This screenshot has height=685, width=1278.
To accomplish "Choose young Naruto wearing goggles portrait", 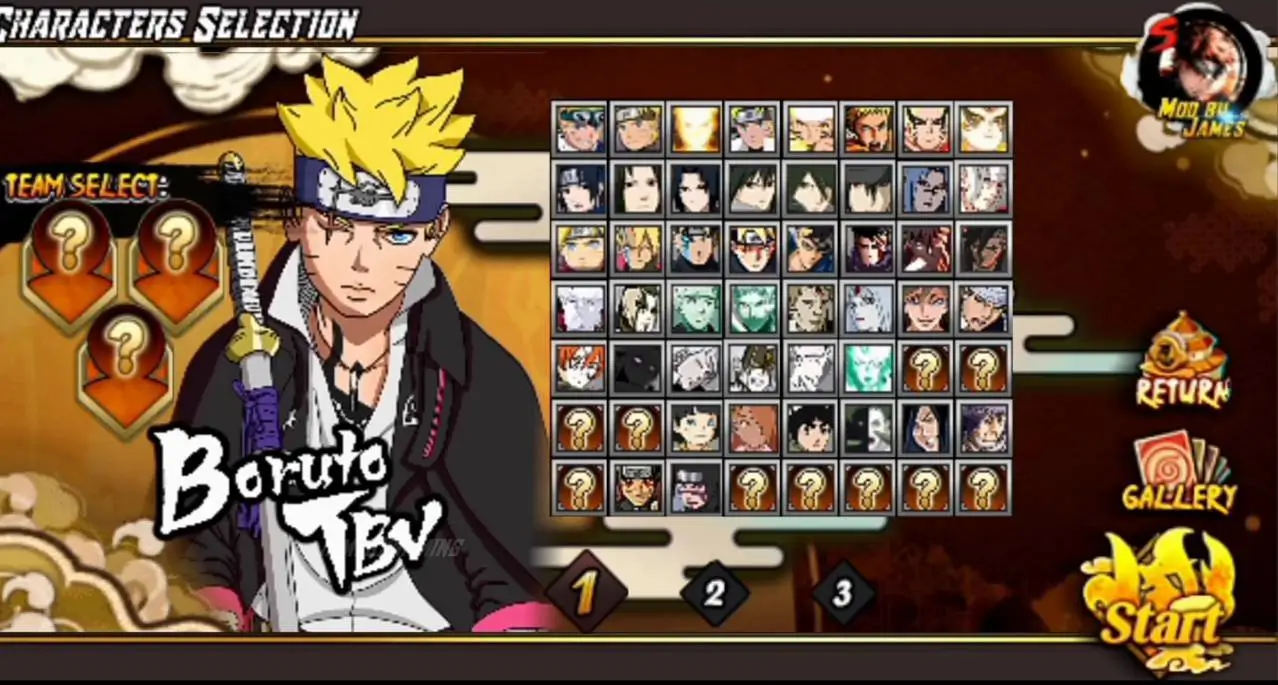I will pyautogui.click(x=581, y=128).
